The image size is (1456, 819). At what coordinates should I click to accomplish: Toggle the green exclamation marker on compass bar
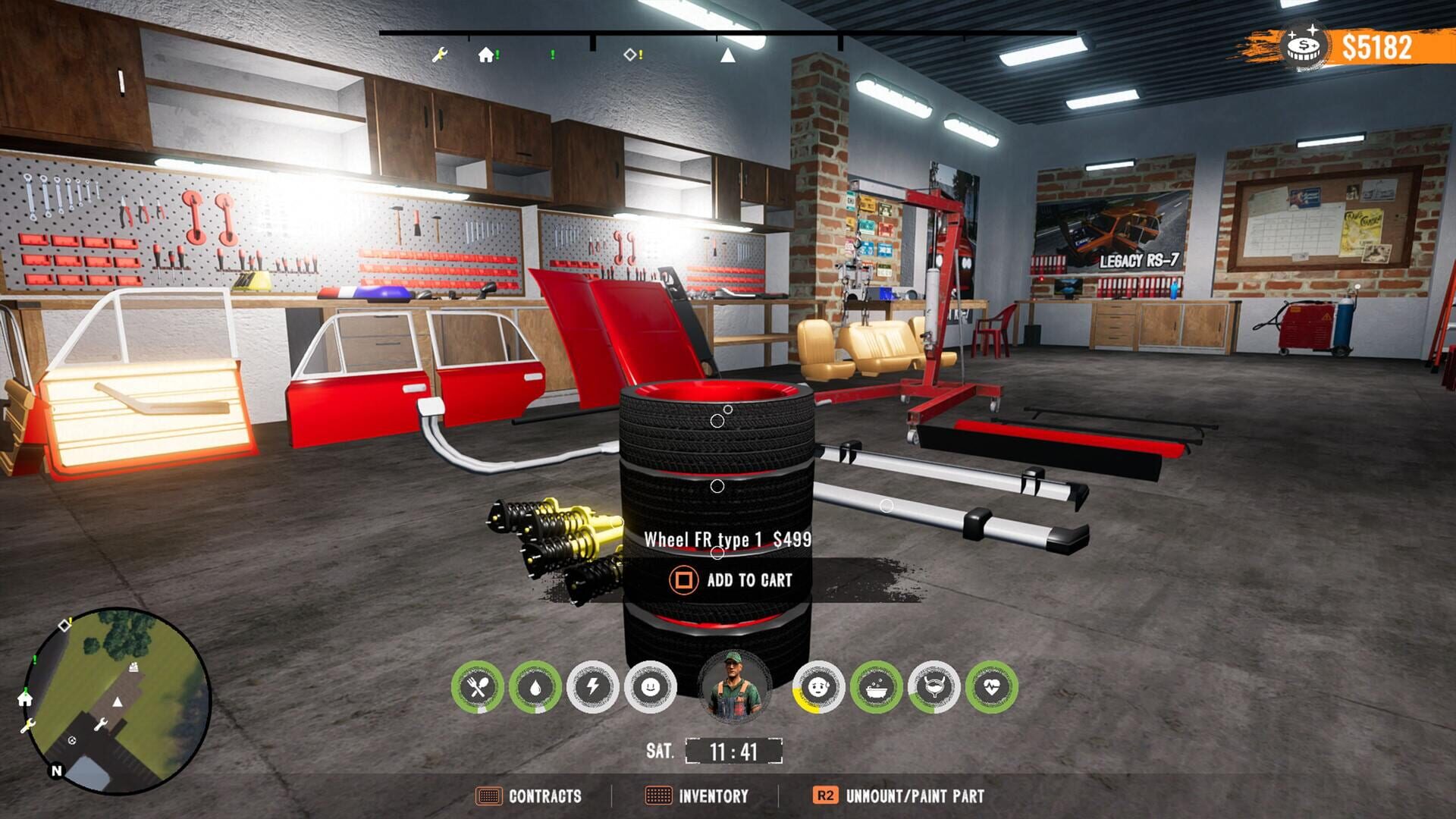(551, 53)
